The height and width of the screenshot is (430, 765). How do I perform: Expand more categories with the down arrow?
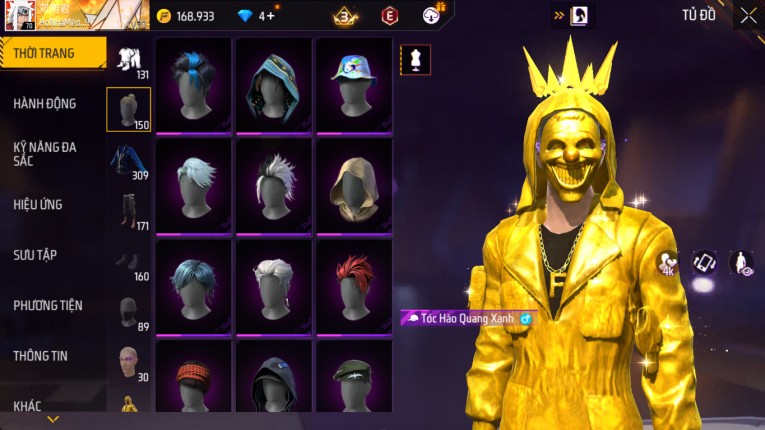pyautogui.click(x=53, y=419)
